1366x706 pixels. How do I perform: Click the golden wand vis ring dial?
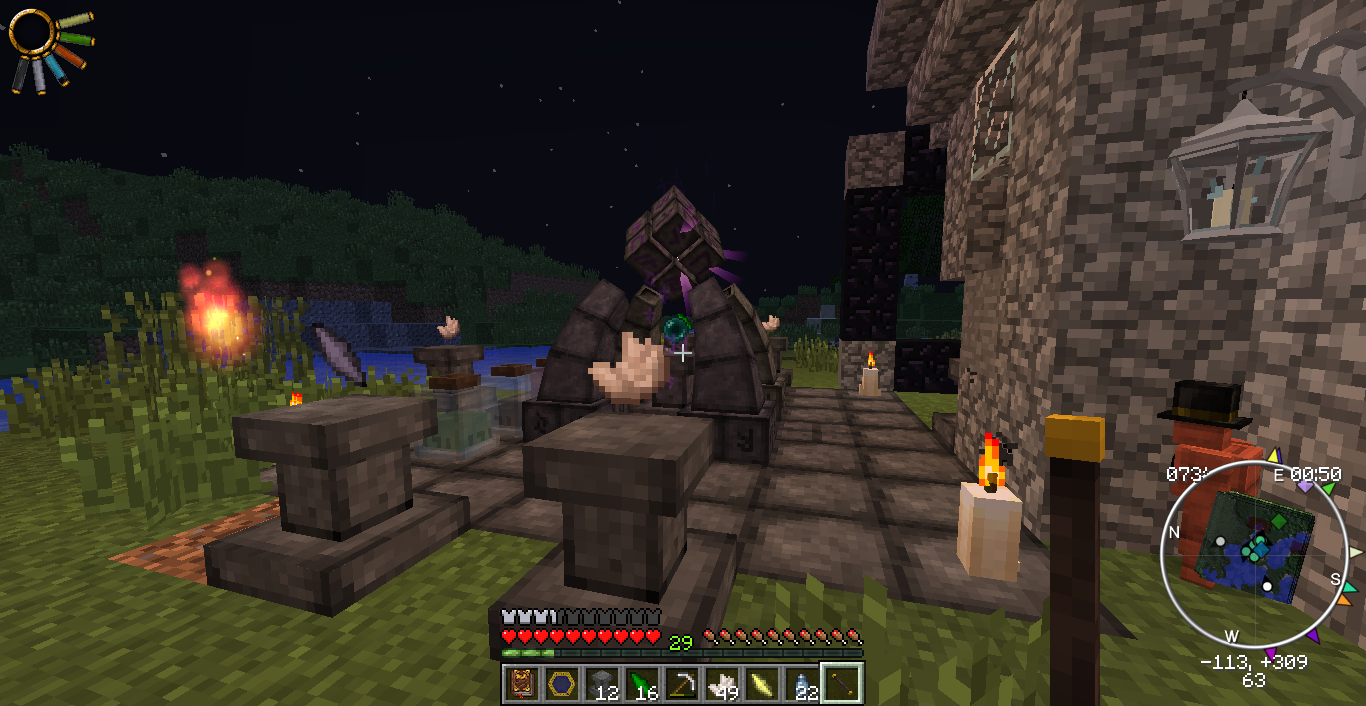tap(32, 33)
